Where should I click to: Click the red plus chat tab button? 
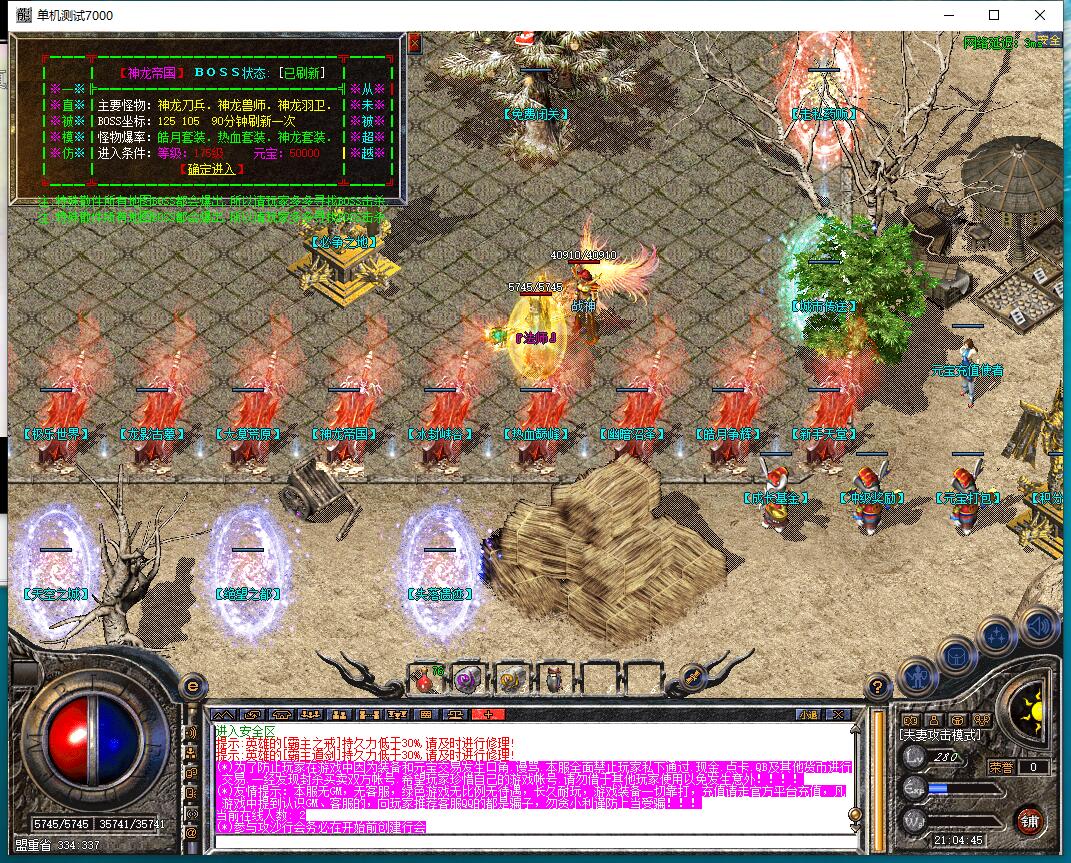(x=487, y=714)
